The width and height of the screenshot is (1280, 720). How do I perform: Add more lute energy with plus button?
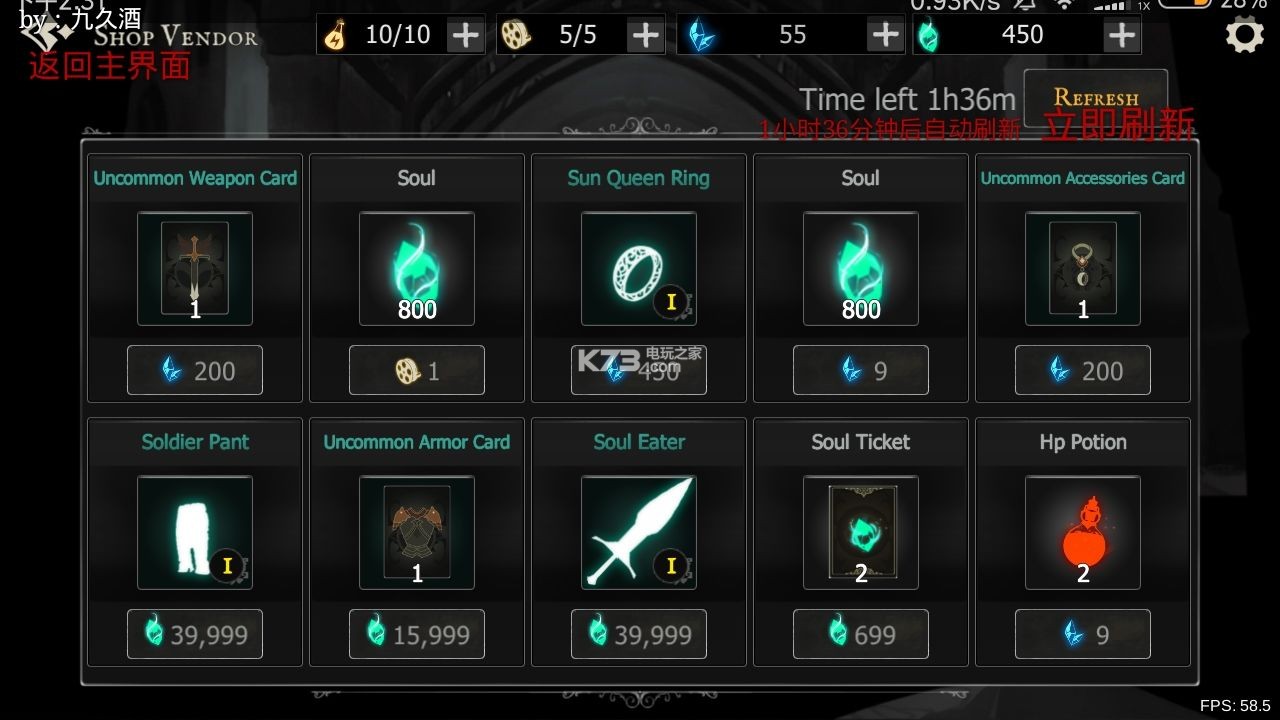pyautogui.click(x=465, y=35)
